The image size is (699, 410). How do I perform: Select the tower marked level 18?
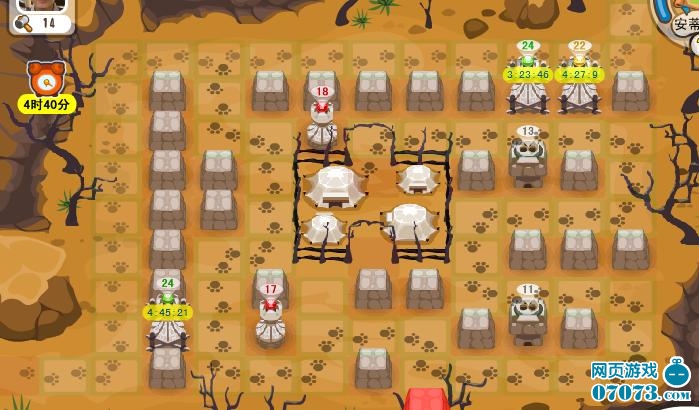click(x=322, y=121)
